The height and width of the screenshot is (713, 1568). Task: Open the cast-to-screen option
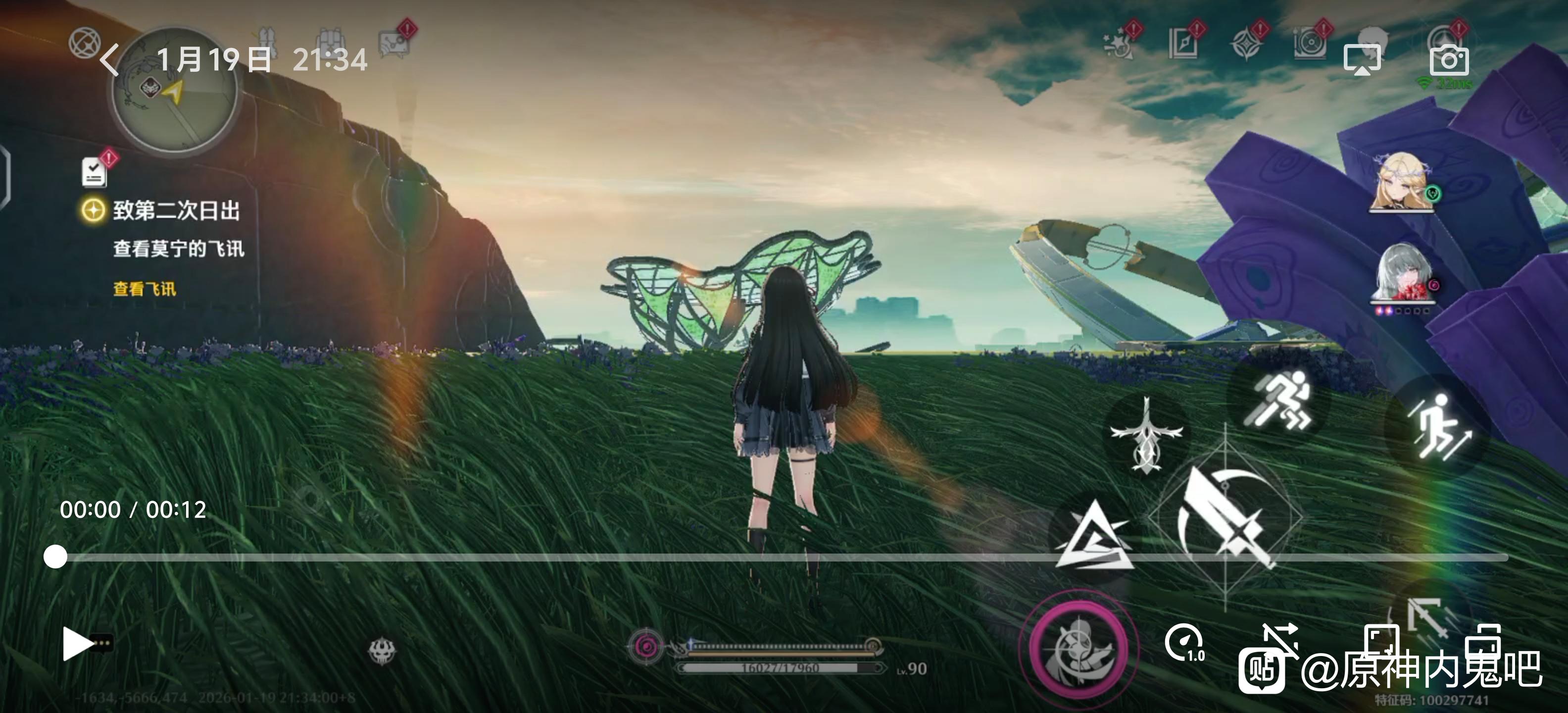pyautogui.click(x=1362, y=60)
